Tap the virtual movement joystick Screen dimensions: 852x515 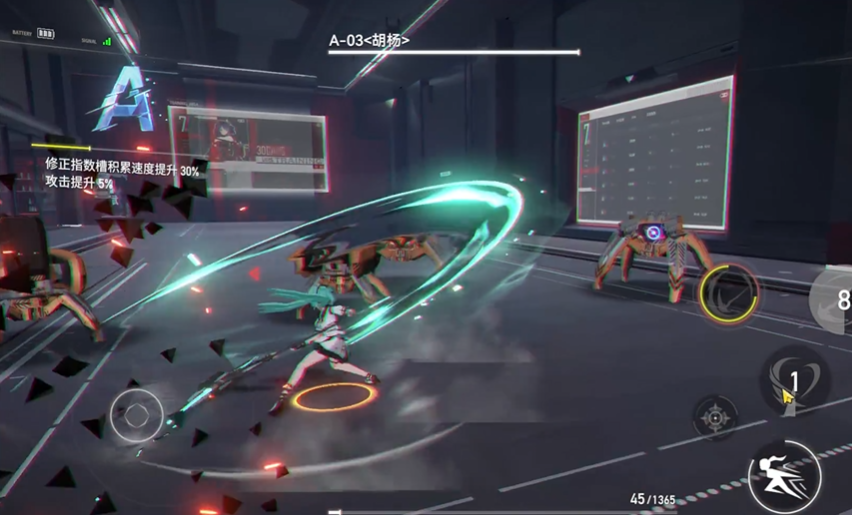pyautogui.click(x=136, y=414)
